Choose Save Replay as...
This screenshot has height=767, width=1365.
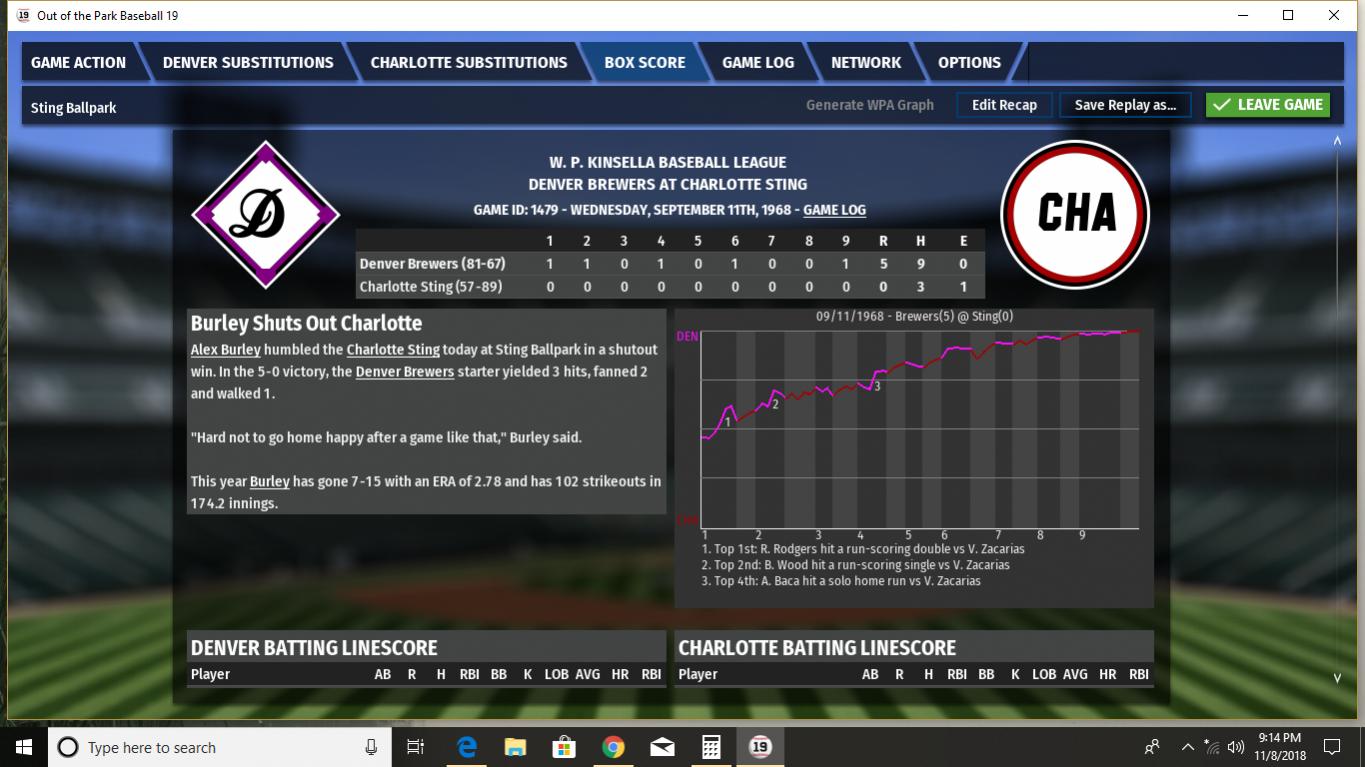[1125, 105]
